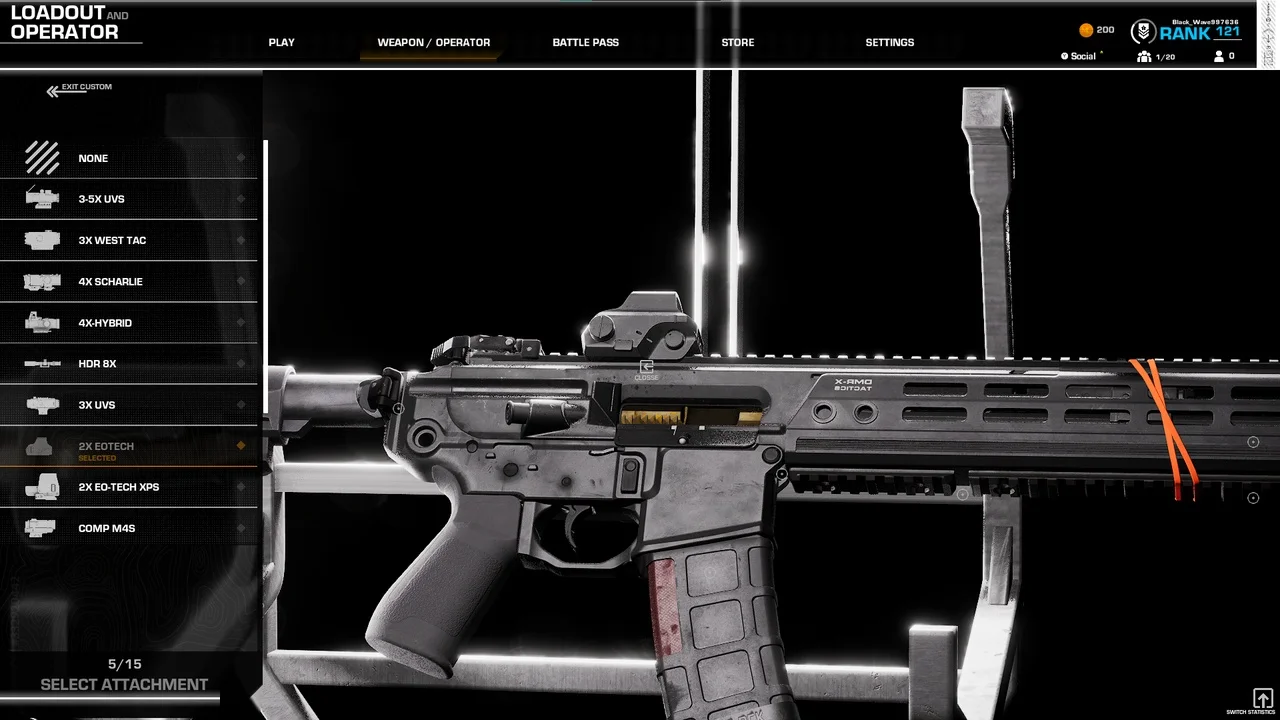Viewport: 1280px width, 720px height.
Task: Choose the 4X-Hybrid optic
Action: coord(128,323)
